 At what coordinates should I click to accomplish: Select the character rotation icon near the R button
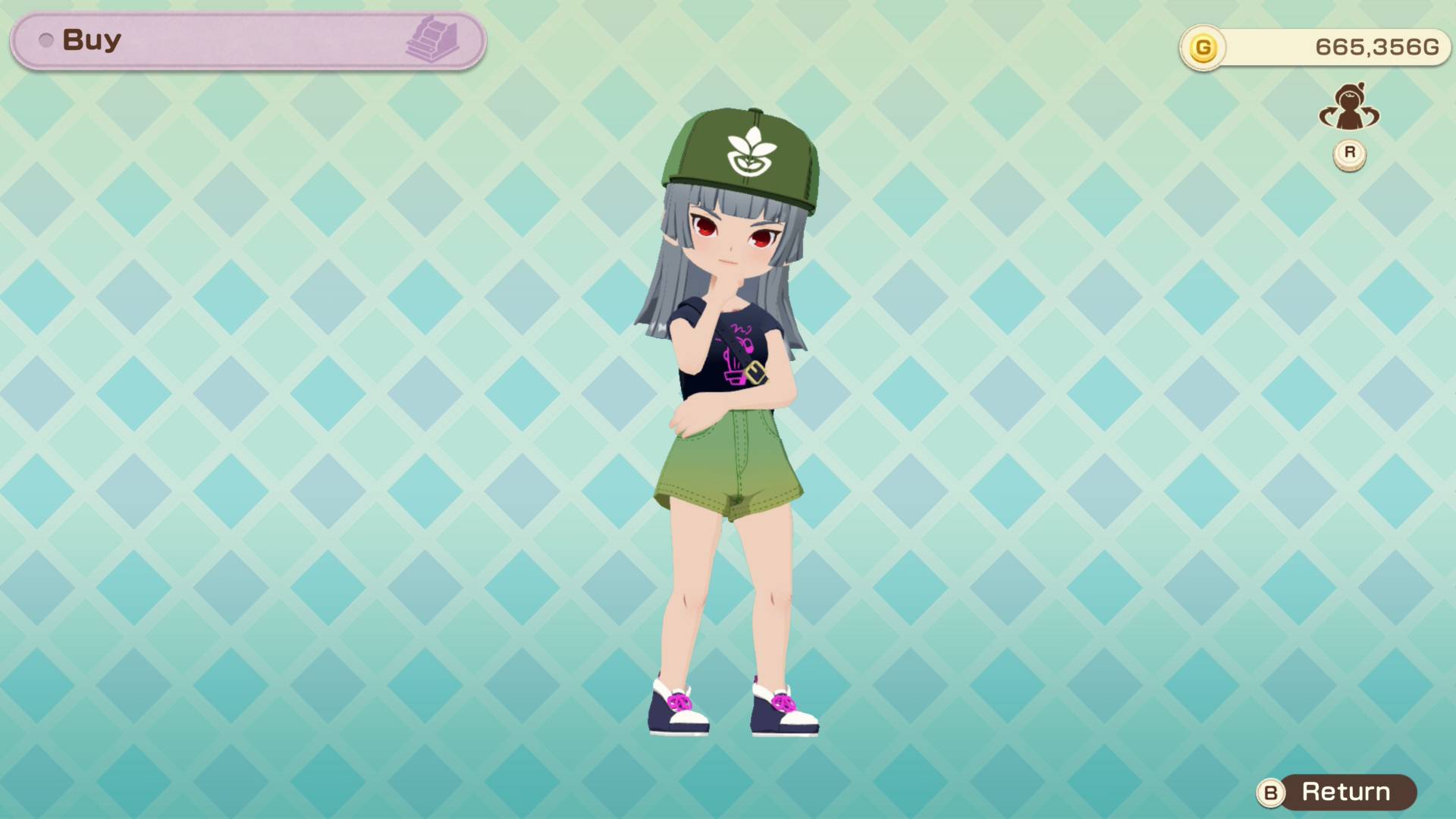click(1349, 110)
